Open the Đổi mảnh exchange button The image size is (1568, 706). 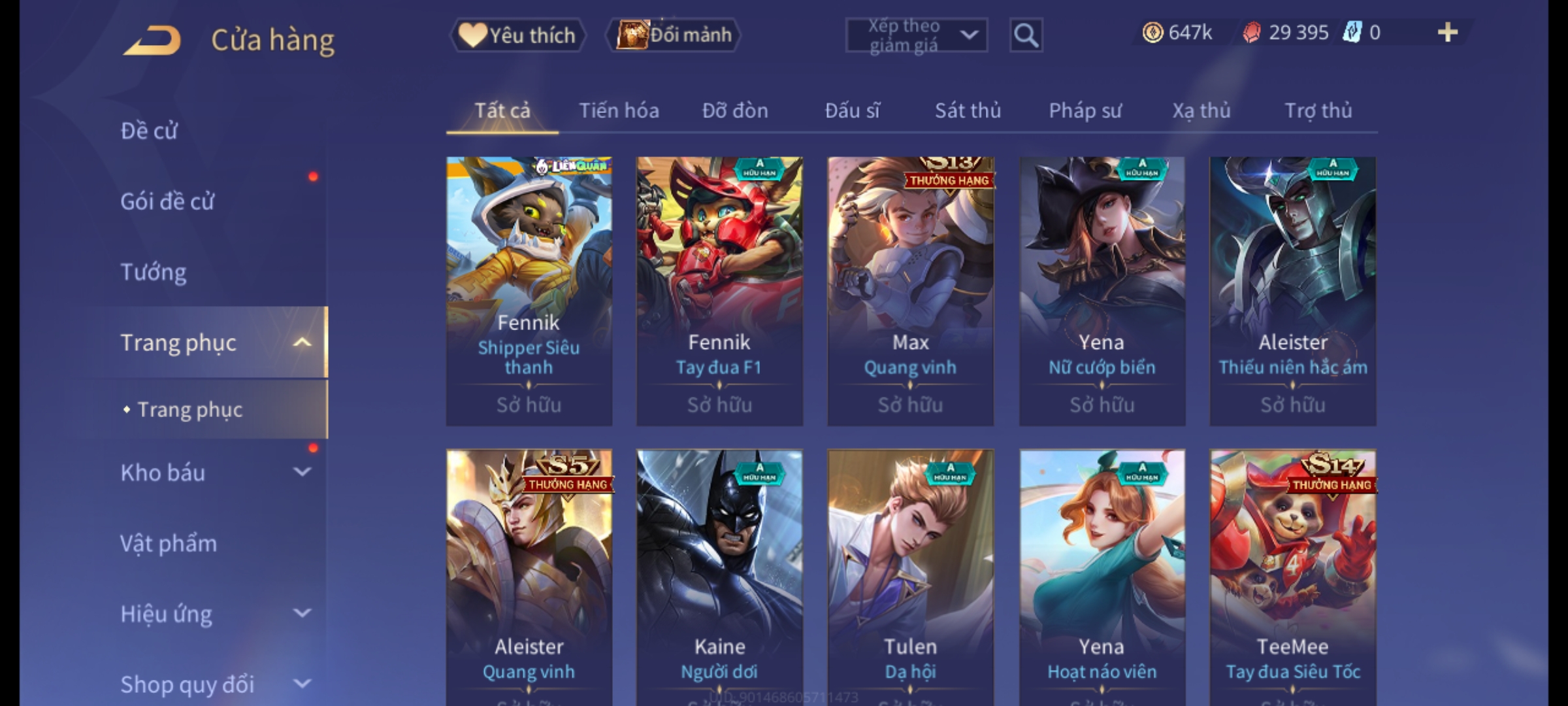[674, 35]
